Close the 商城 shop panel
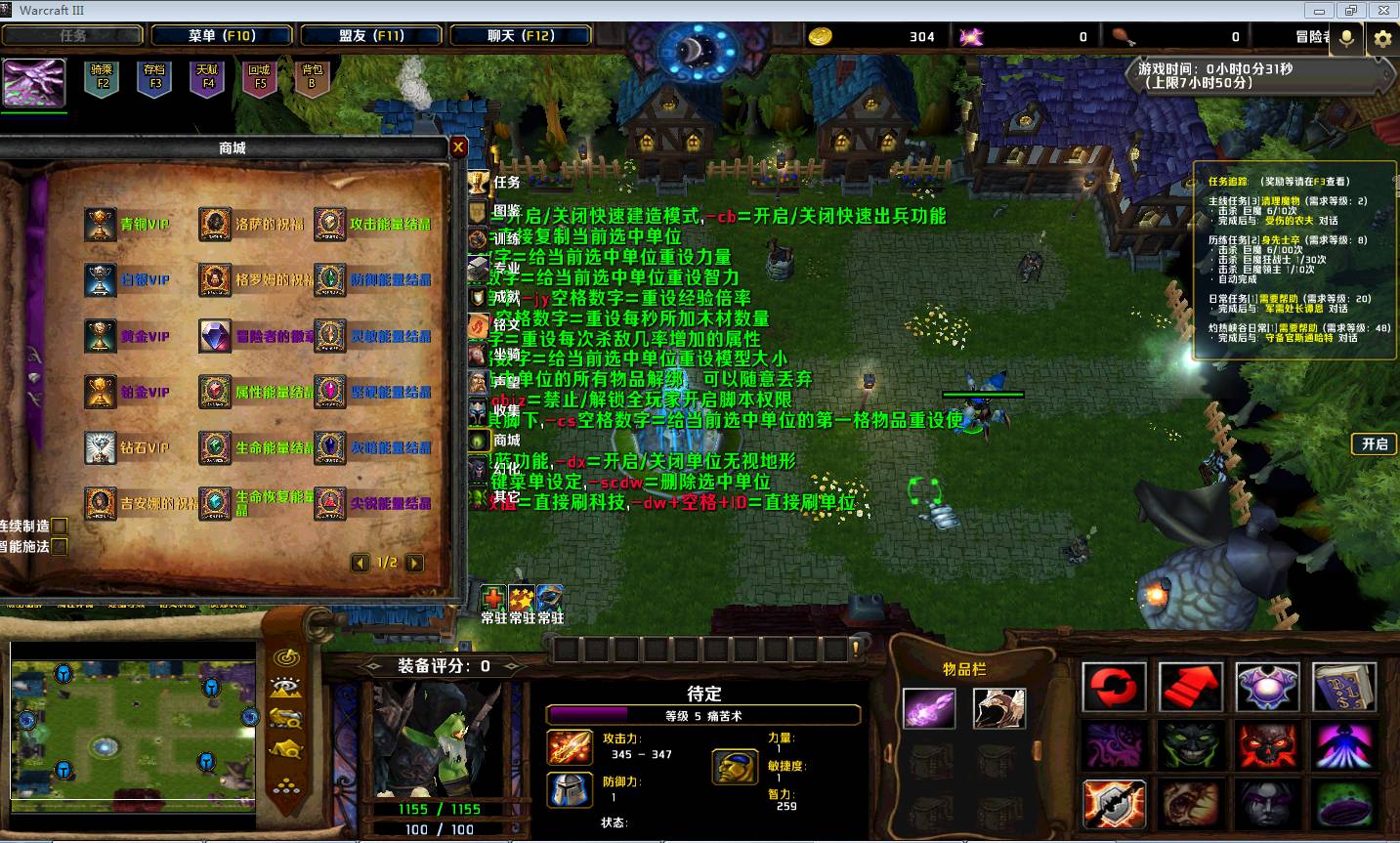The height and width of the screenshot is (843, 1400). (x=458, y=148)
